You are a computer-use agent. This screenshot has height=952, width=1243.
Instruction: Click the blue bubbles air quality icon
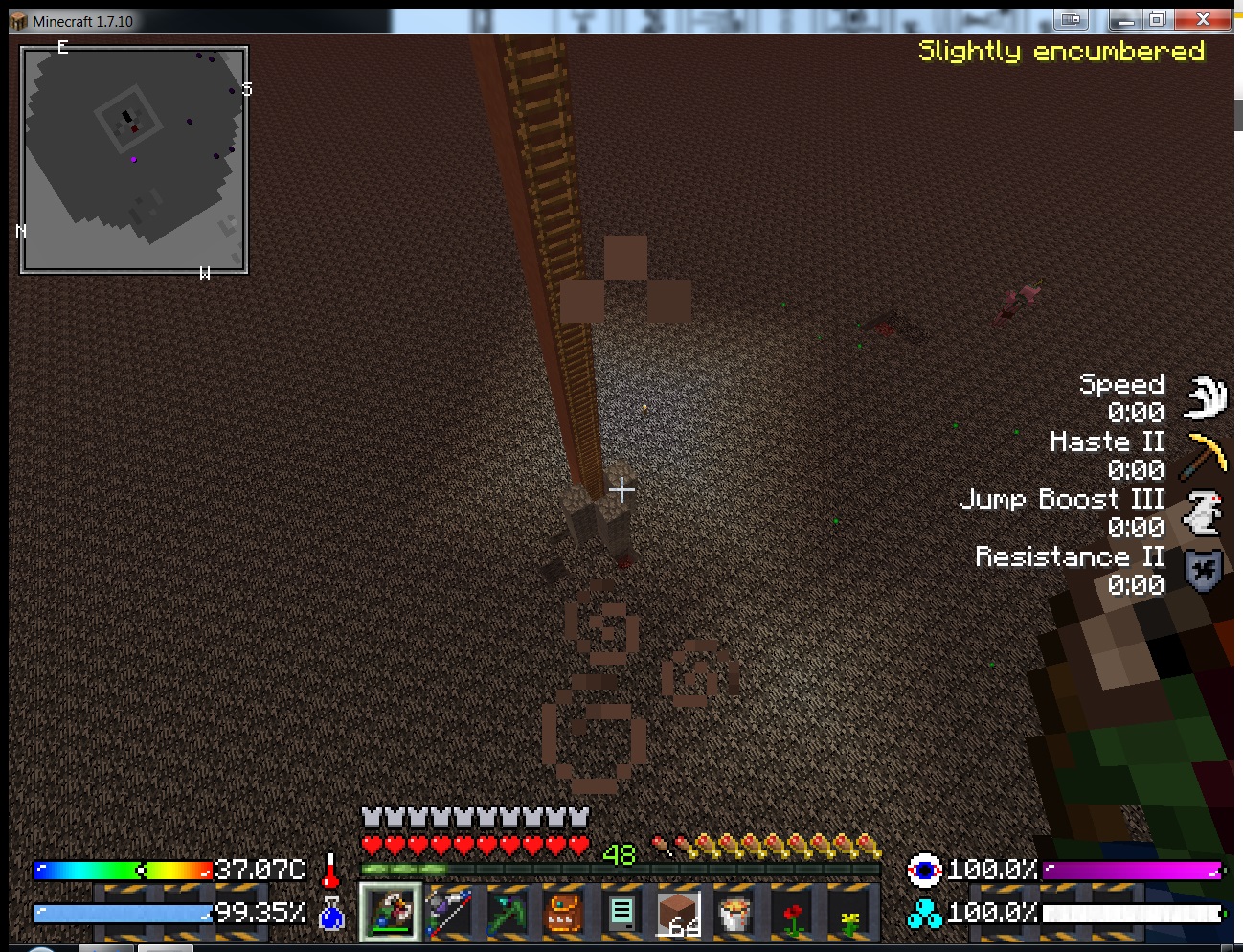point(924,914)
